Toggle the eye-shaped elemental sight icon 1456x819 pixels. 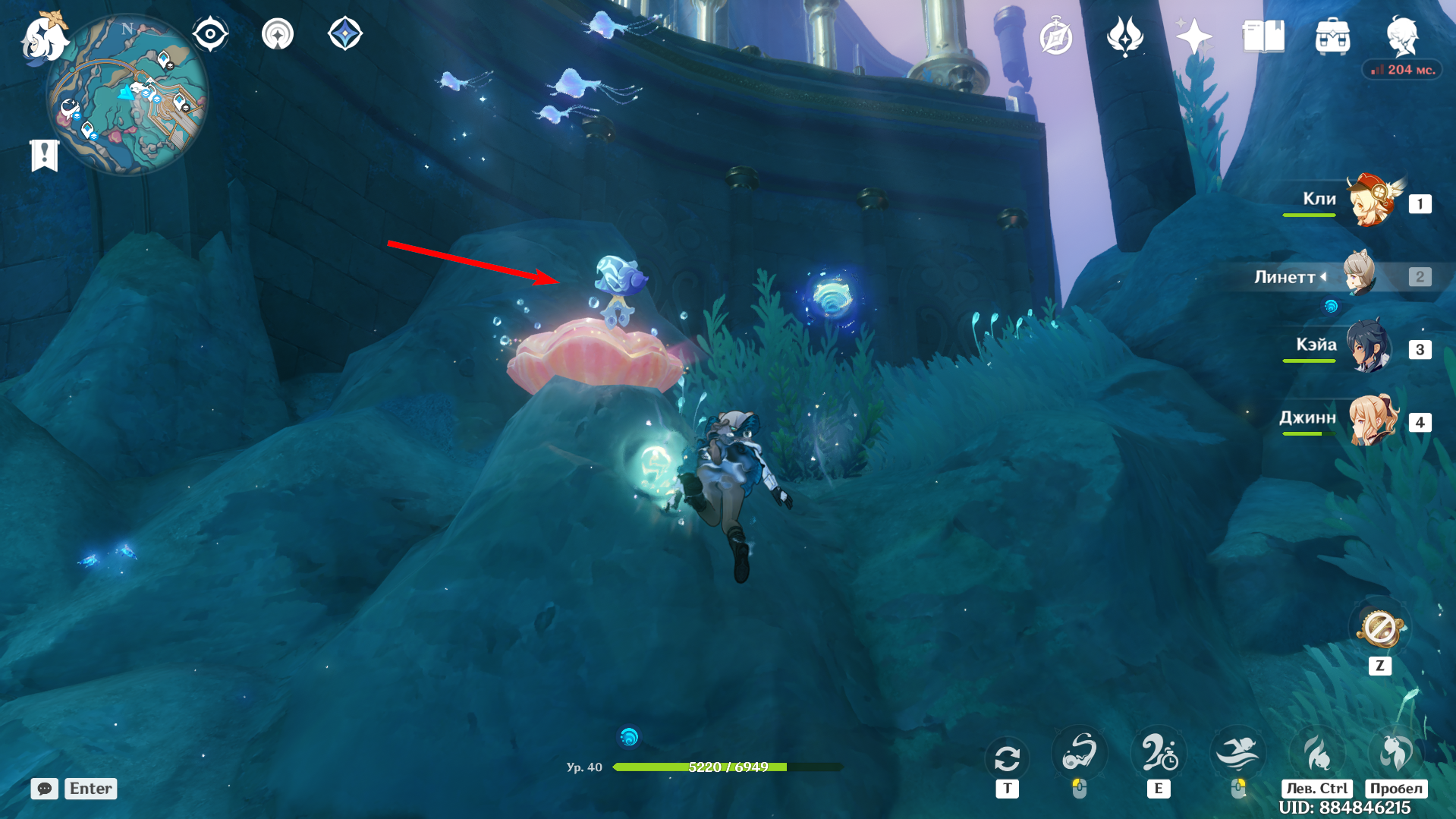(210, 34)
